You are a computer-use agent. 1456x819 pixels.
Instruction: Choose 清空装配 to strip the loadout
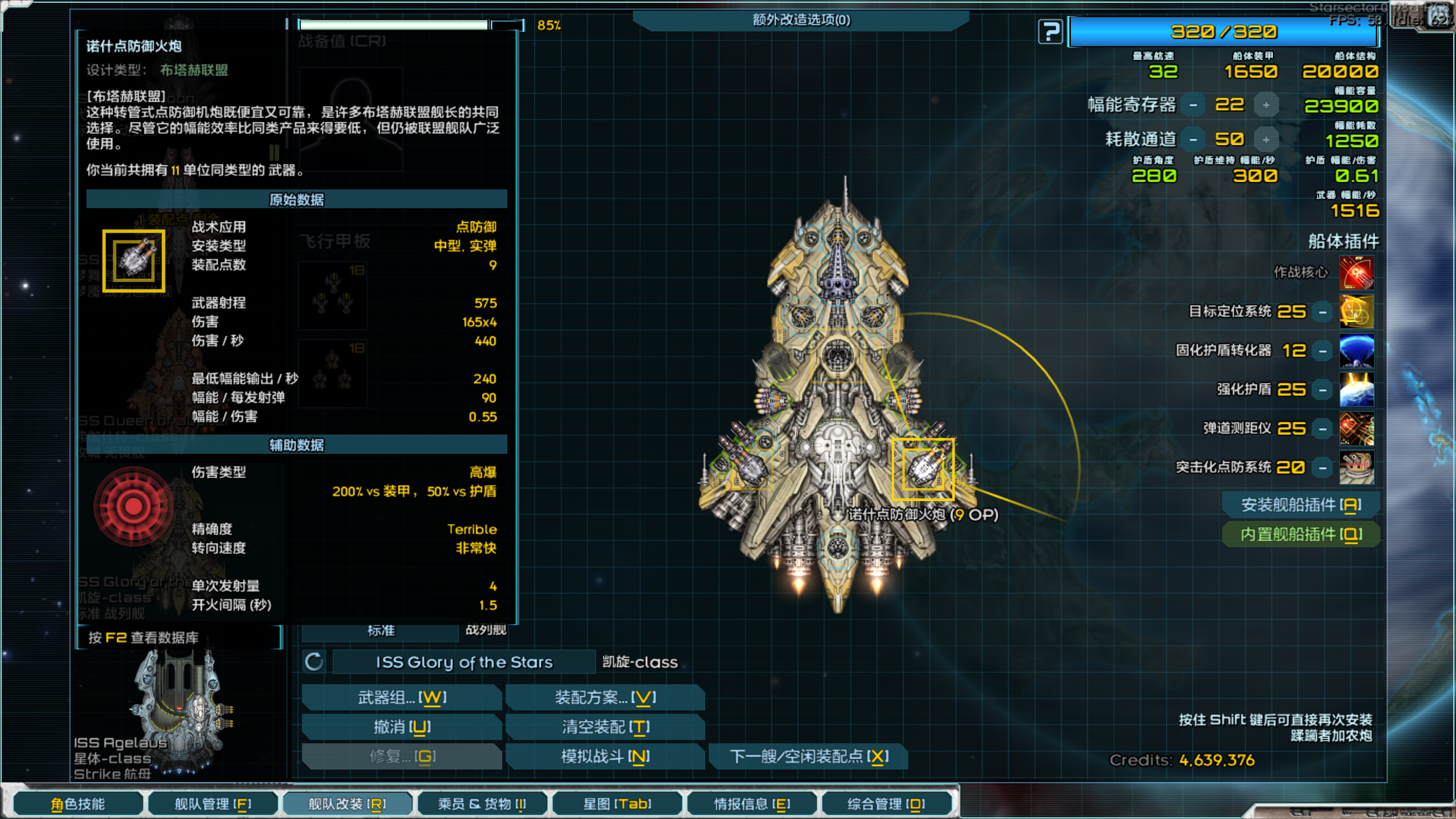click(605, 727)
